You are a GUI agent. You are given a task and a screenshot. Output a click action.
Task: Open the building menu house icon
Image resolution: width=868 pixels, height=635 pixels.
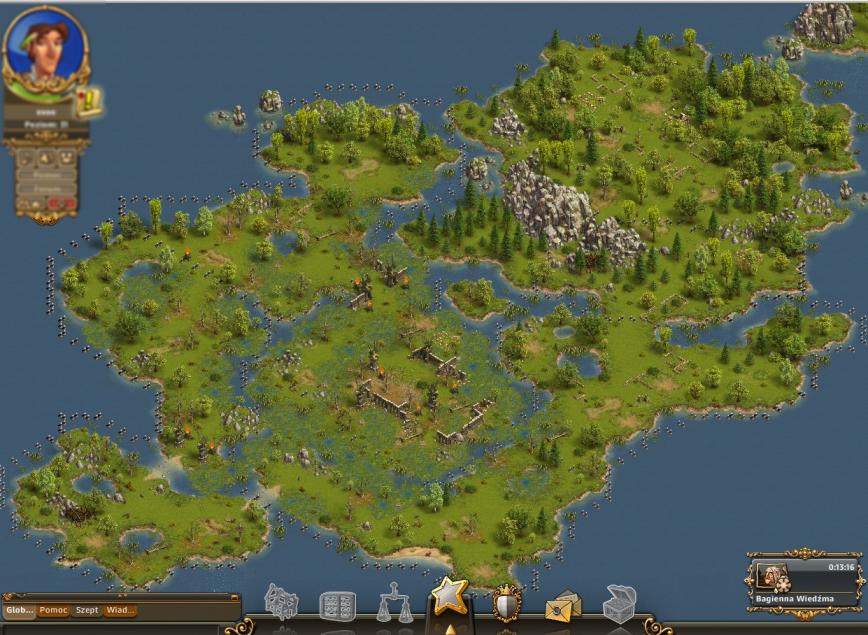(x=281, y=603)
